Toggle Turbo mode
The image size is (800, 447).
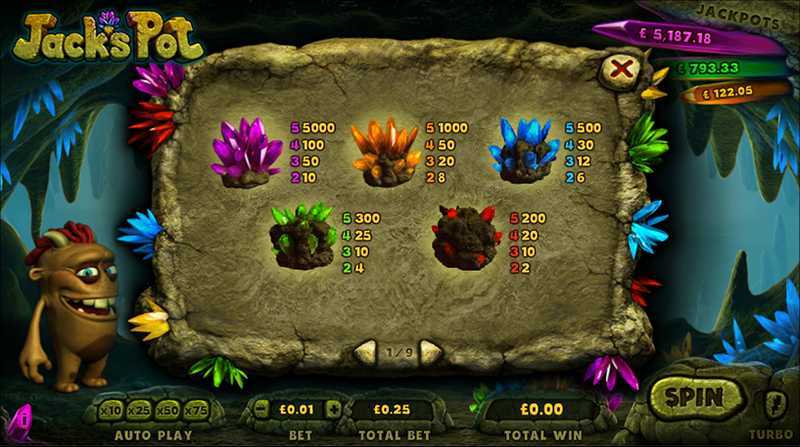(773, 403)
